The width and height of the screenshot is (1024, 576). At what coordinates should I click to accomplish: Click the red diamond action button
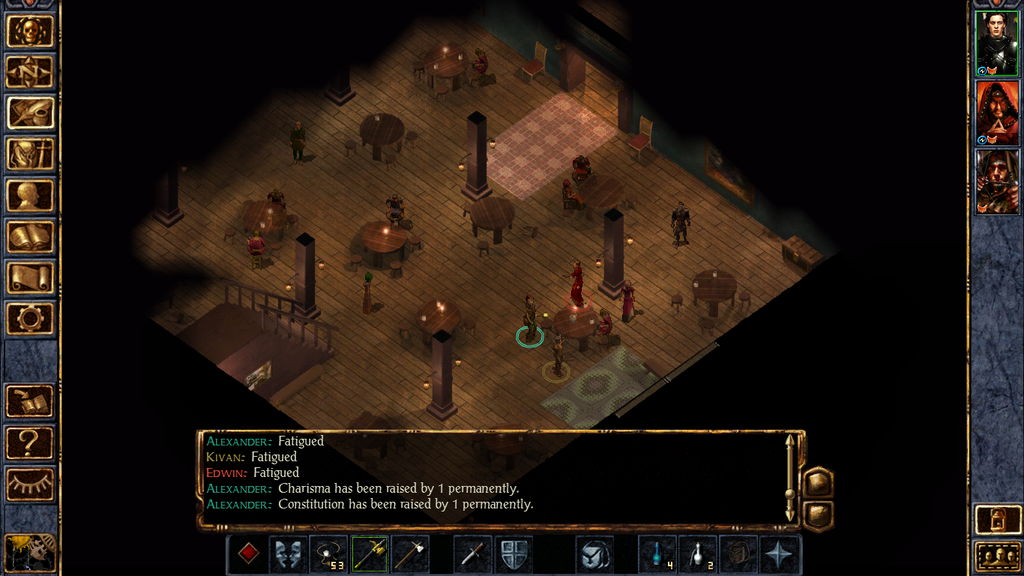247,554
